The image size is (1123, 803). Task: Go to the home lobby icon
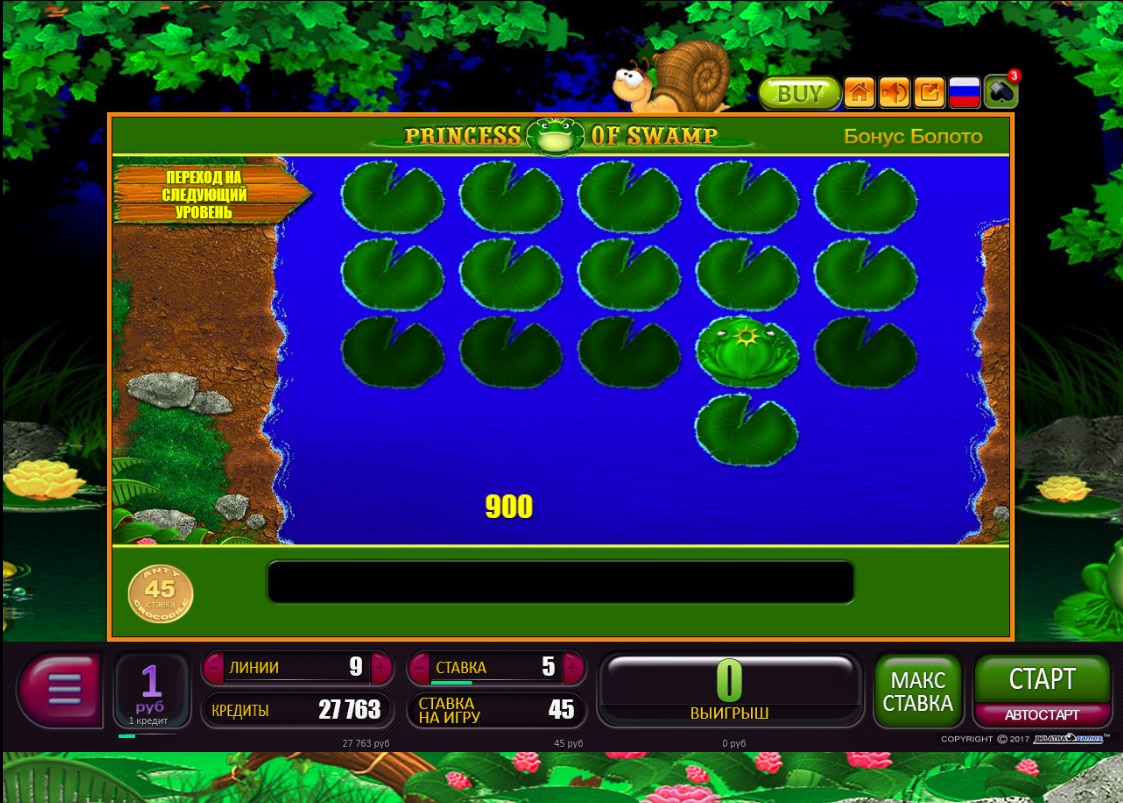pos(859,93)
